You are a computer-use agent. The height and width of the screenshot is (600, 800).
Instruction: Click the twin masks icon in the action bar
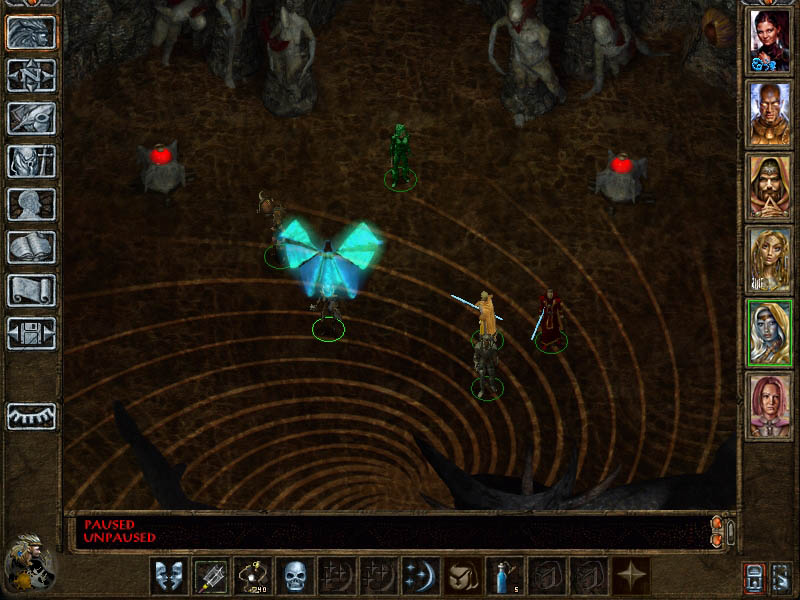(168, 576)
